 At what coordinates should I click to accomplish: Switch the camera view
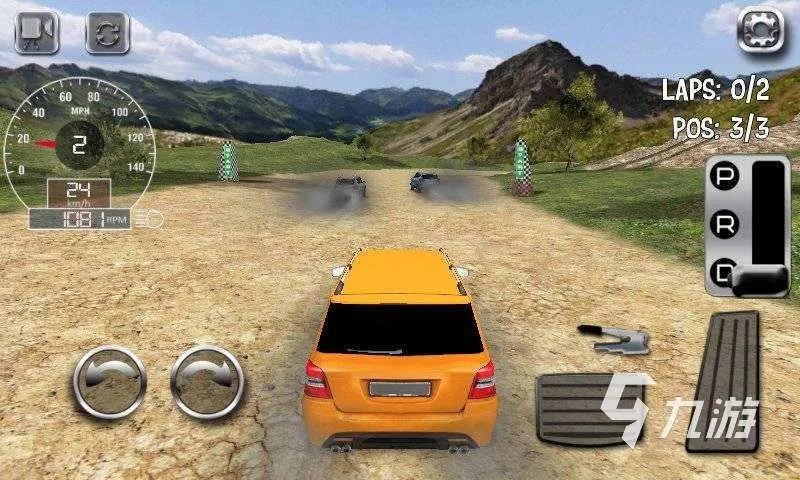tap(37, 31)
